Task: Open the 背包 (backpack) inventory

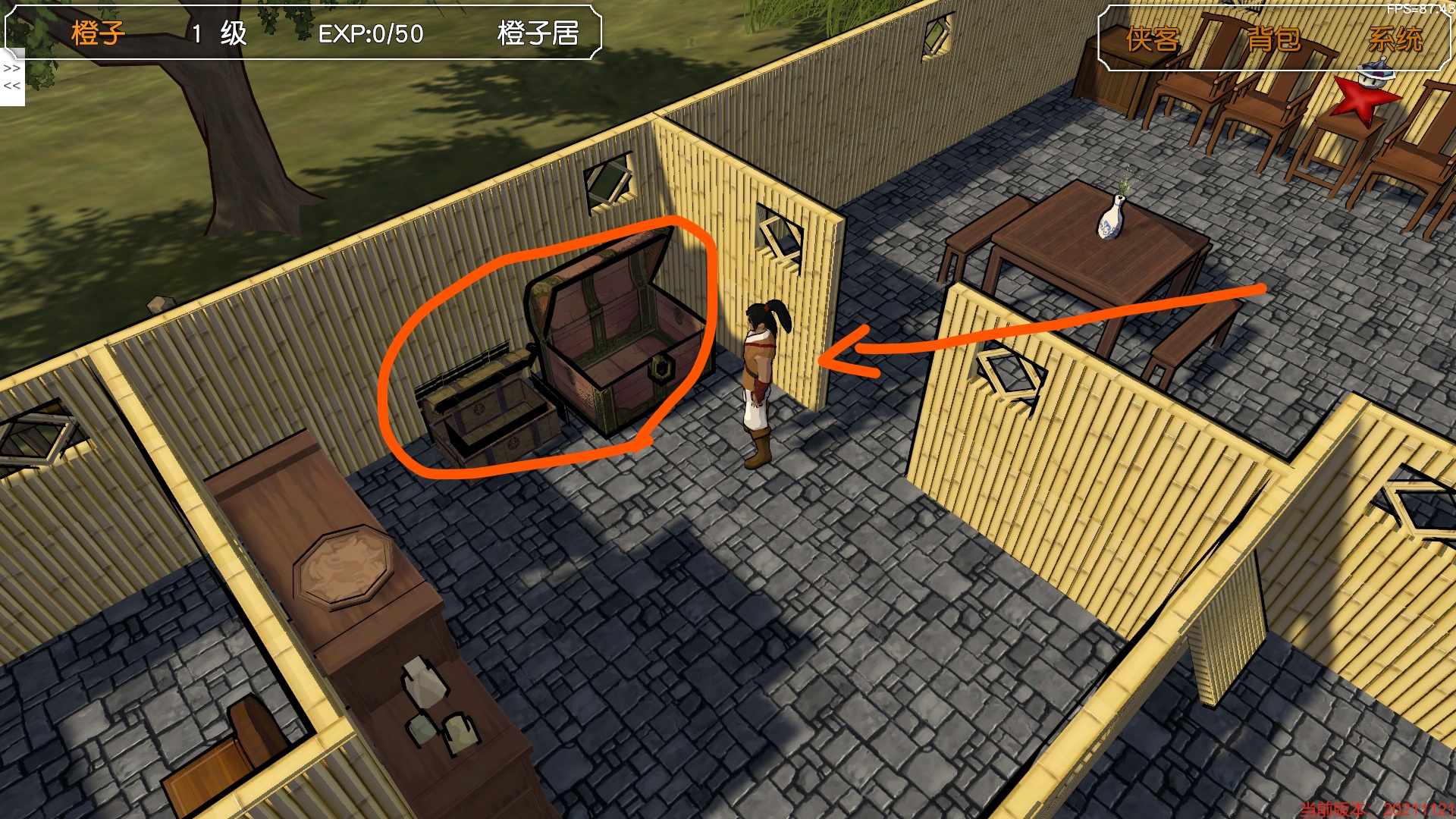Action: [x=1273, y=39]
